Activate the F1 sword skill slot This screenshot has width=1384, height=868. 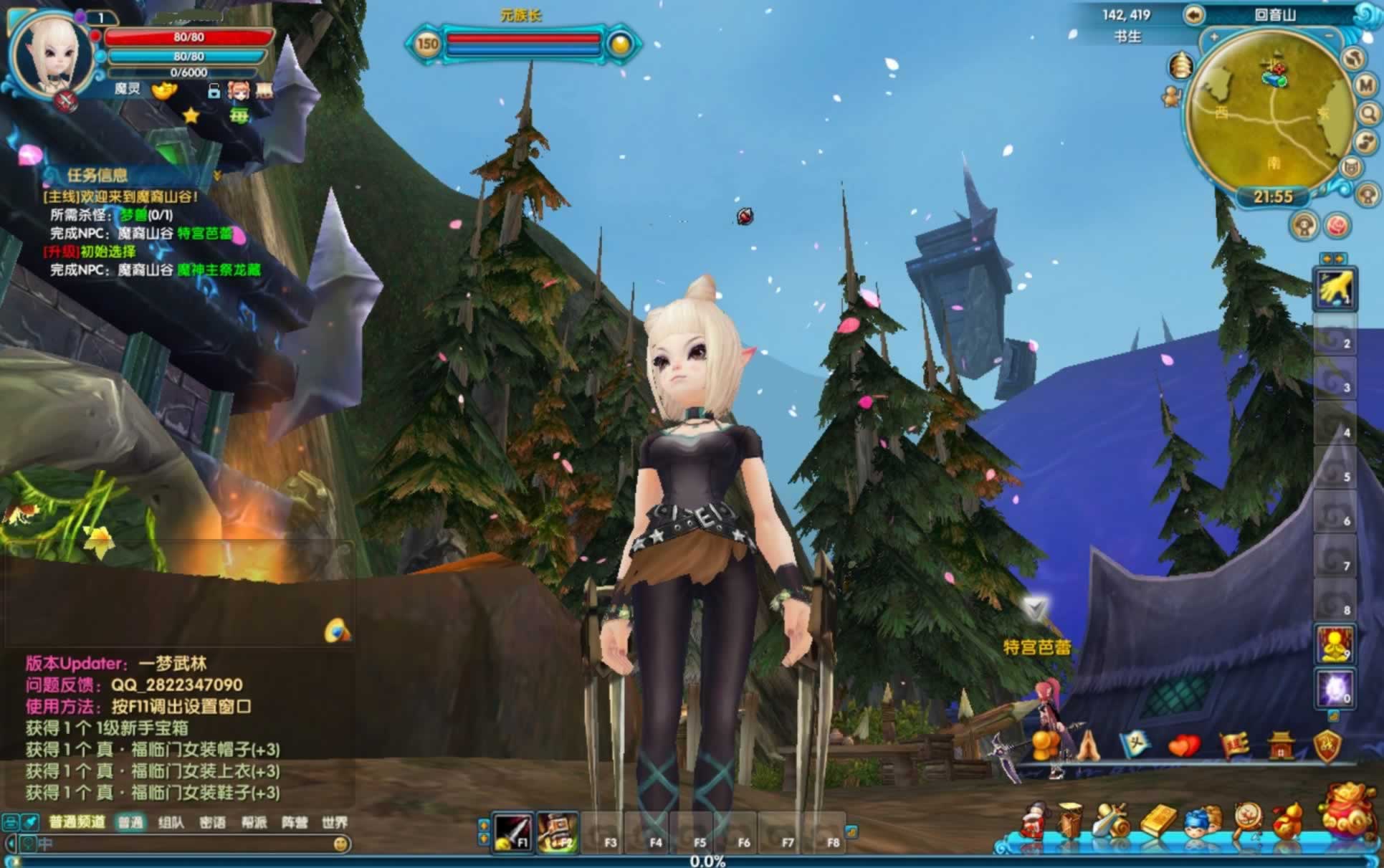click(x=512, y=831)
